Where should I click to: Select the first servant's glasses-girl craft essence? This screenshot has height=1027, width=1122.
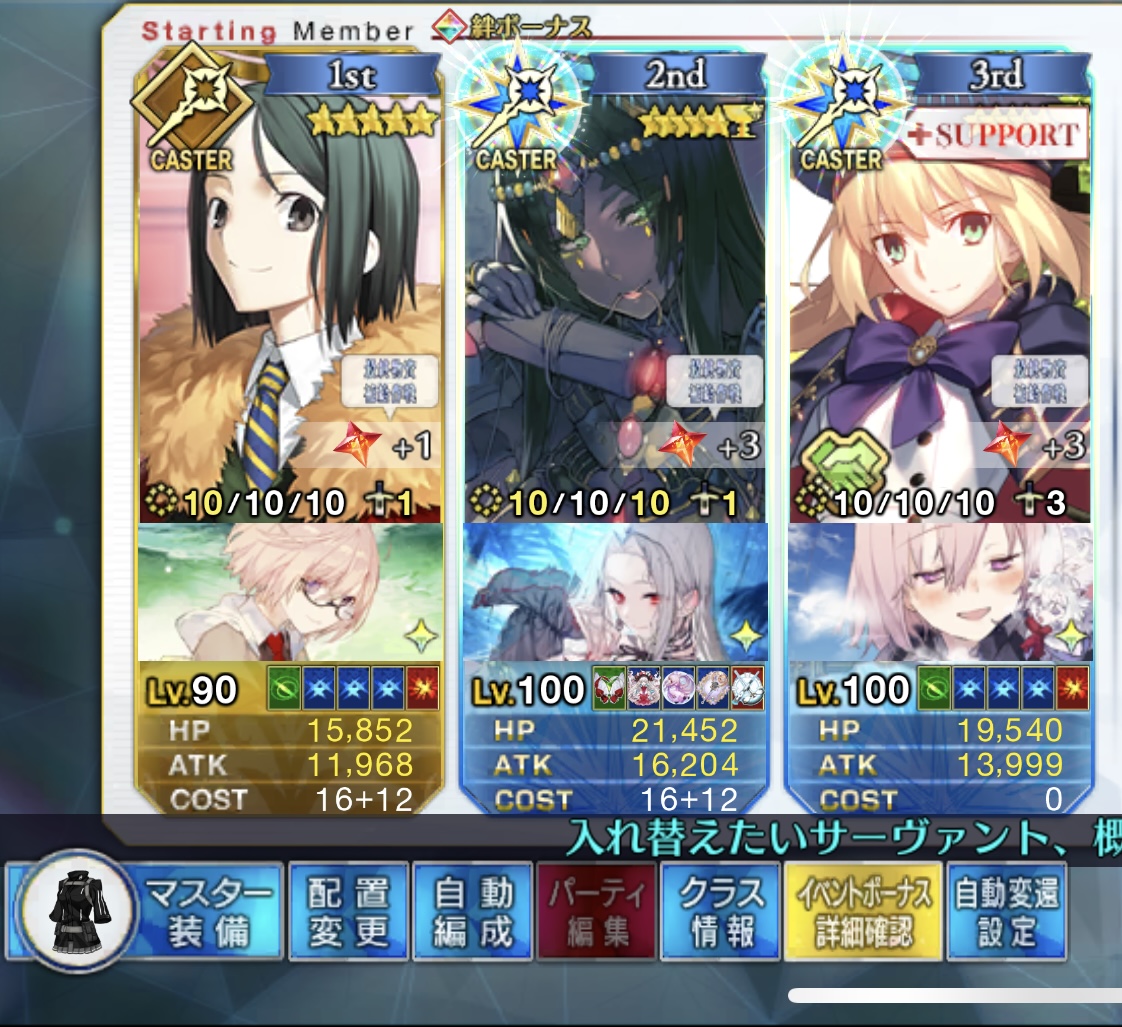pos(290,592)
